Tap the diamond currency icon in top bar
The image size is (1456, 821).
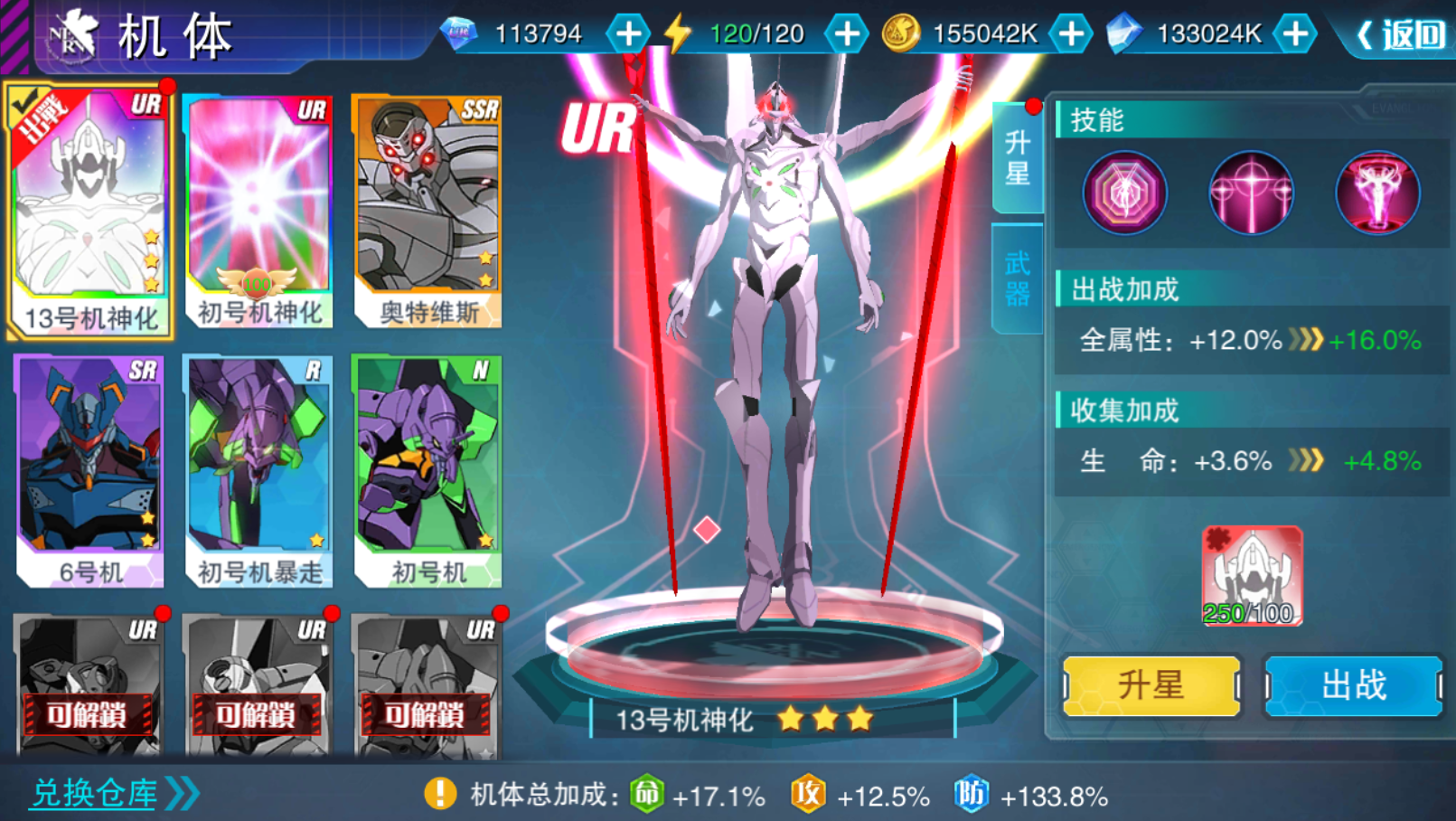coord(459,31)
